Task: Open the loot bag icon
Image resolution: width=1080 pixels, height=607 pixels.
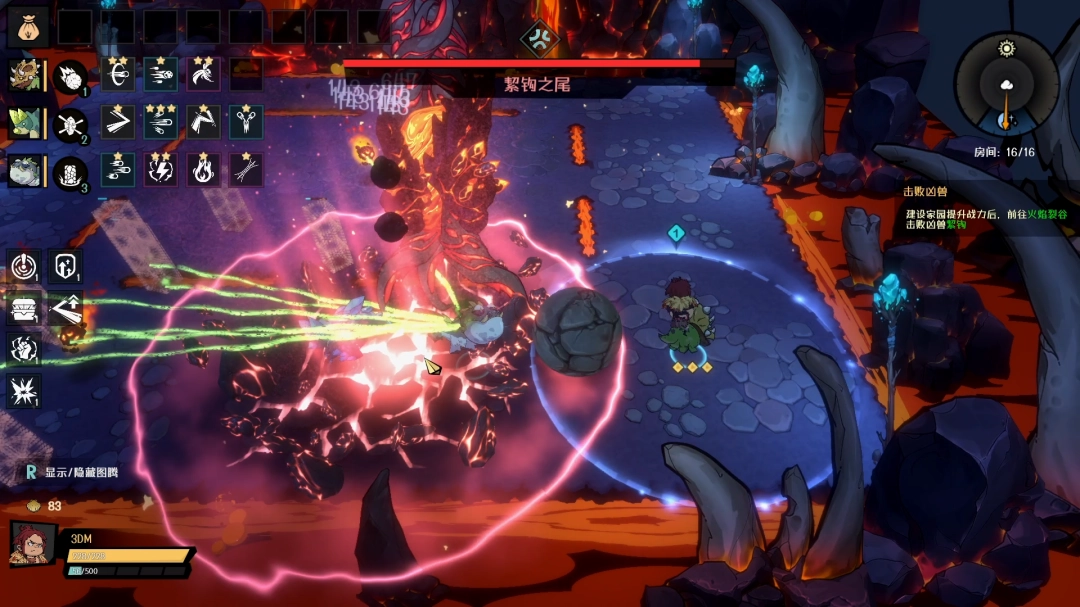Action: click(28, 27)
